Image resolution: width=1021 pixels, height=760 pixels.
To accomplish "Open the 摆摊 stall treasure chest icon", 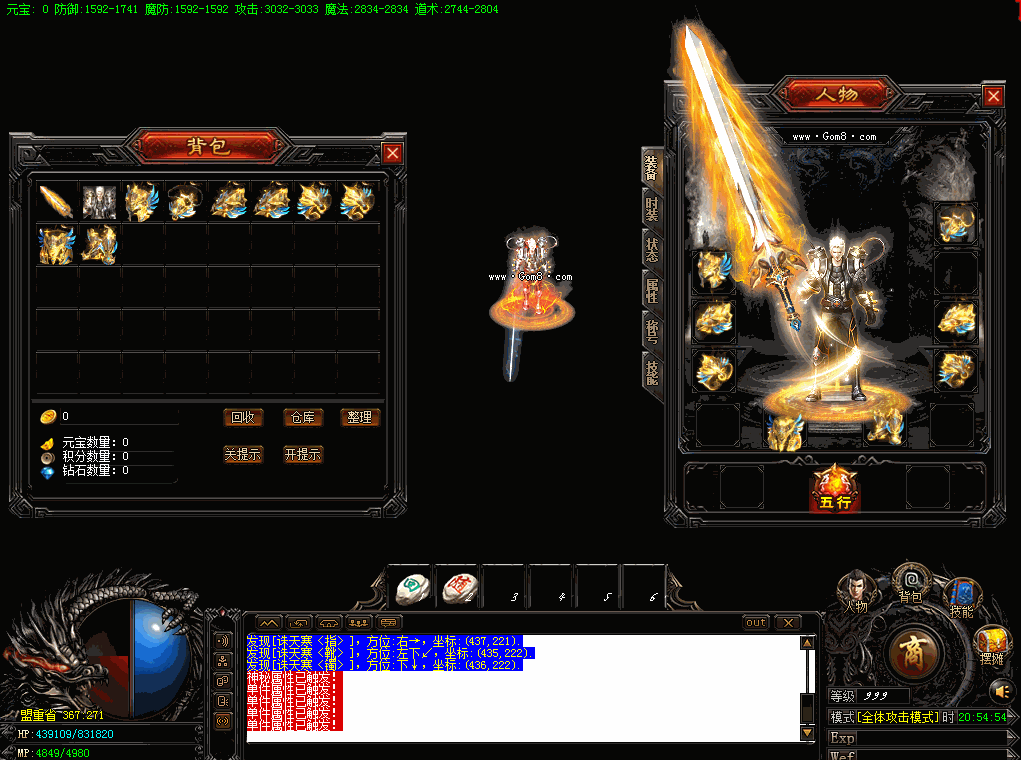I will pos(991,642).
